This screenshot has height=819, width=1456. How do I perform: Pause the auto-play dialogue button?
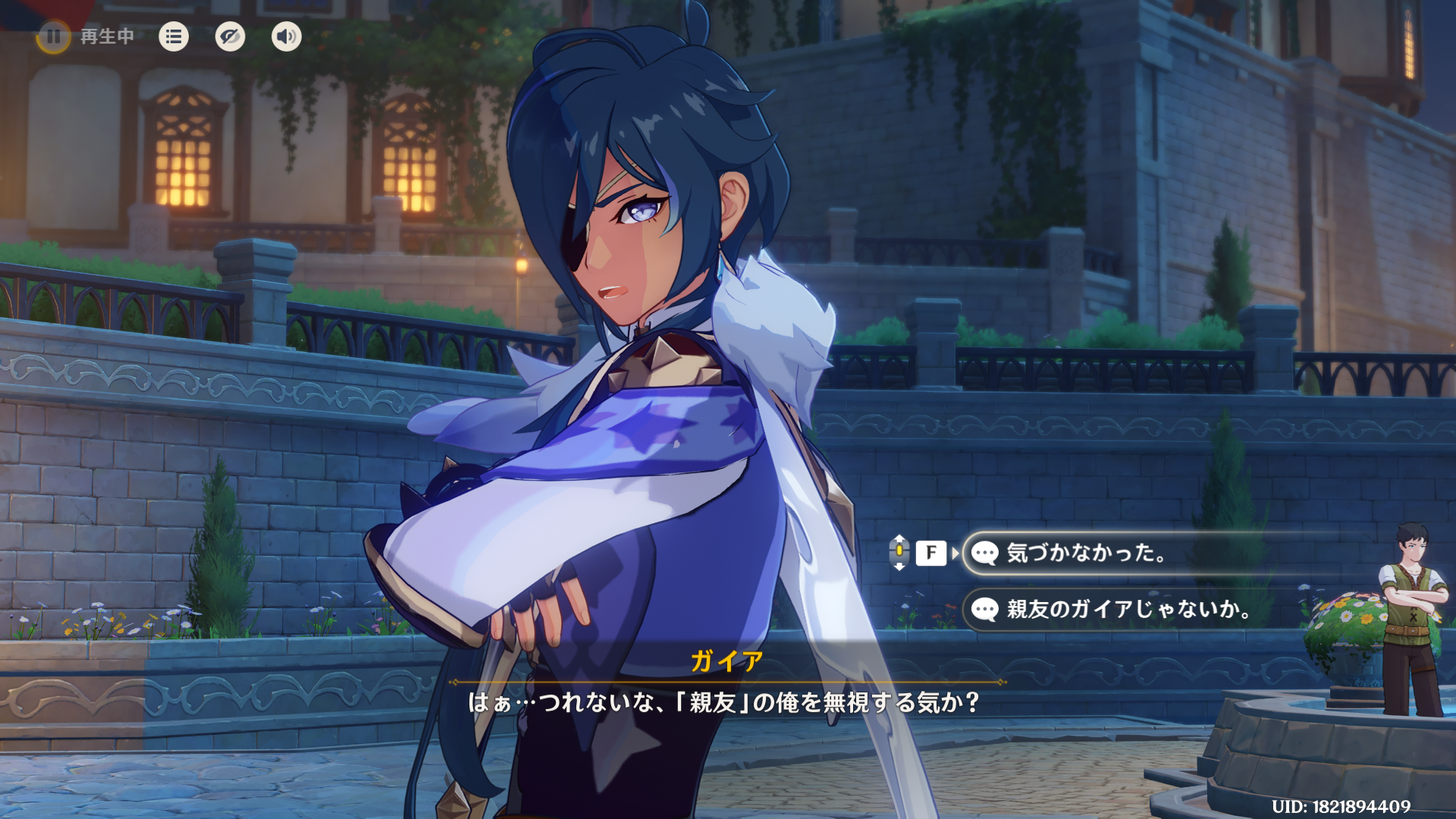pyautogui.click(x=54, y=36)
